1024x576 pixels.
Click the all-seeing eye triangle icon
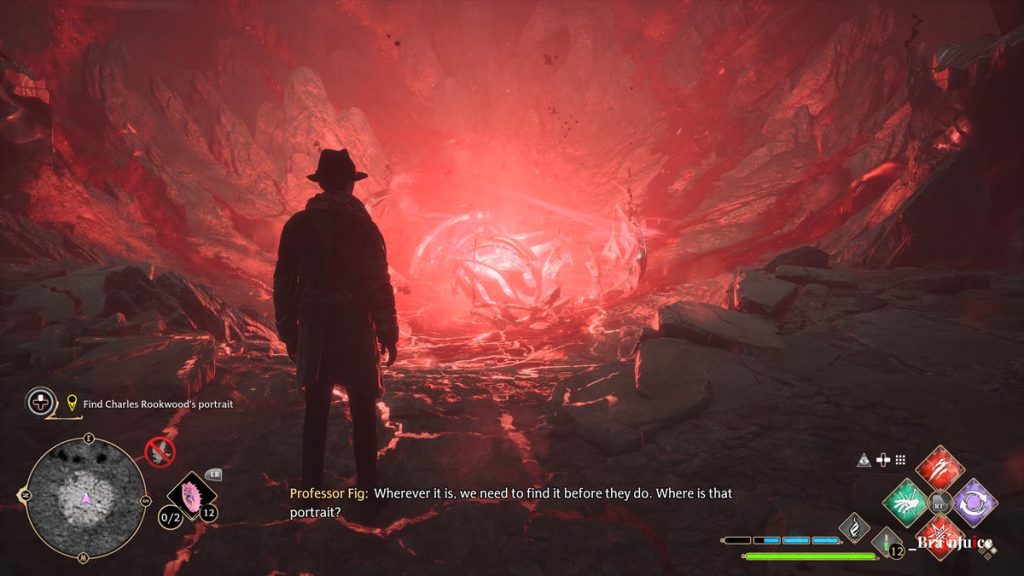point(863,460)
